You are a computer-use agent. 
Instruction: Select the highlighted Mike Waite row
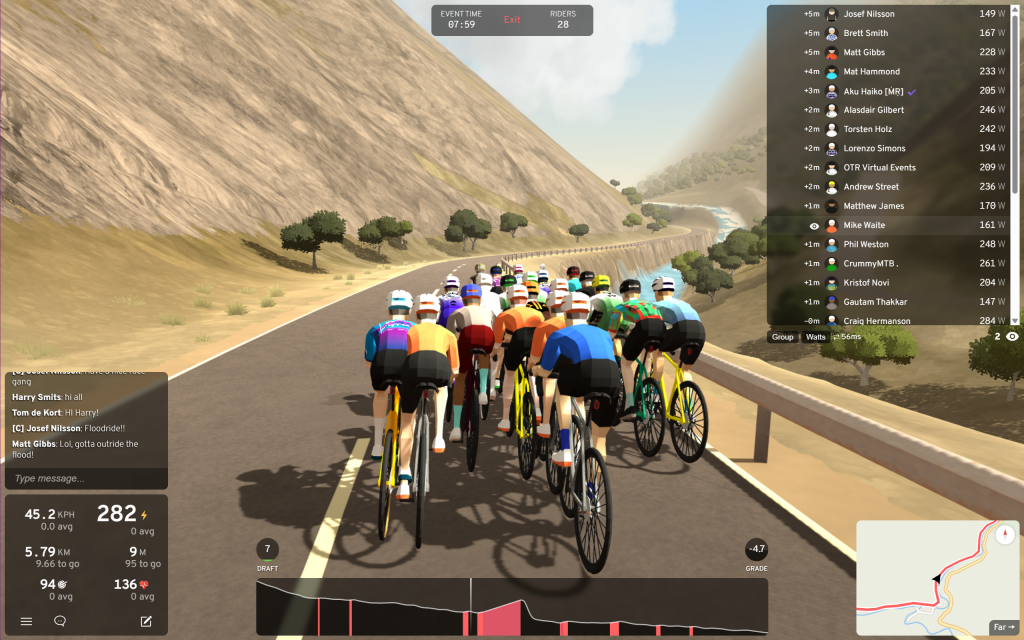(x=864, y=225)
